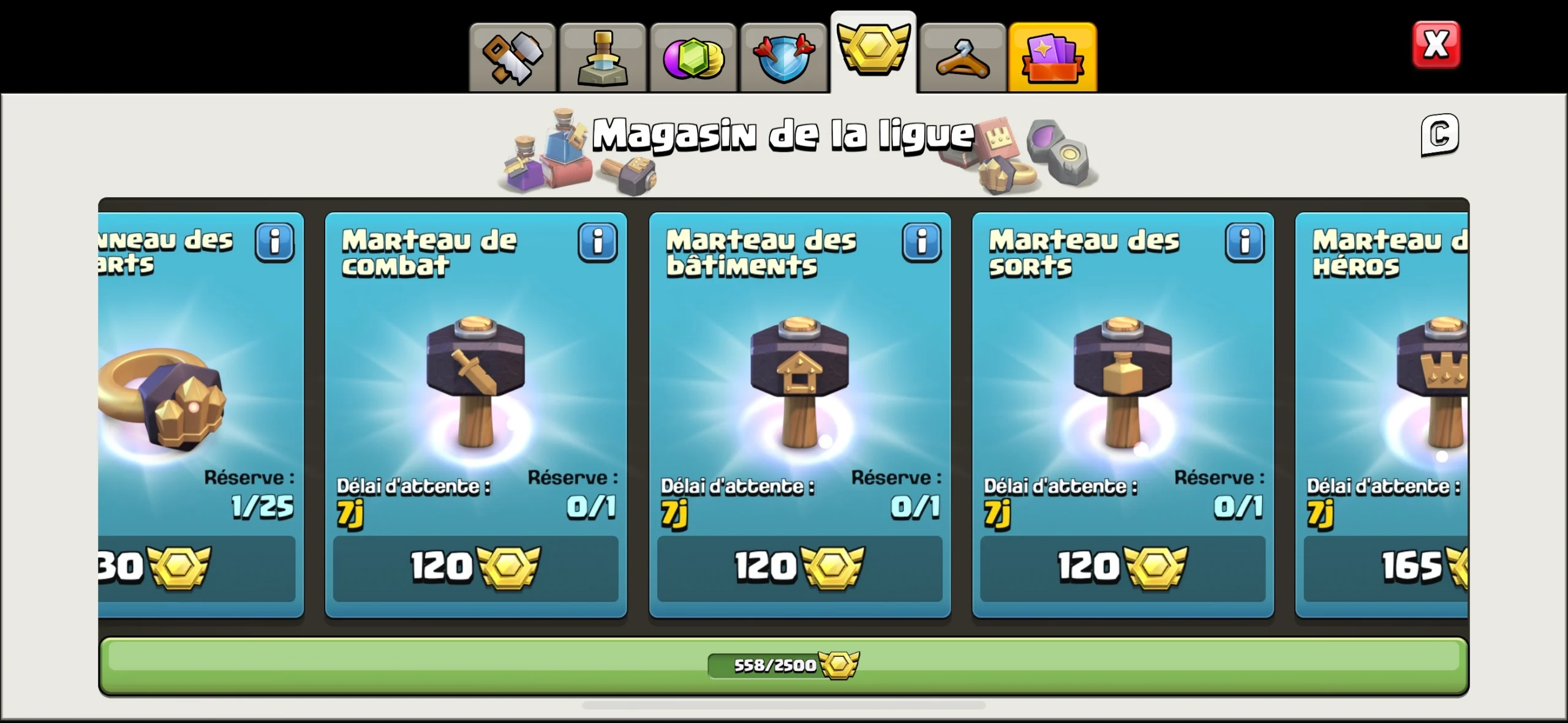Open info for Anneau des remparts
This screenshot has height=723, width=1568.
(274, 242)
